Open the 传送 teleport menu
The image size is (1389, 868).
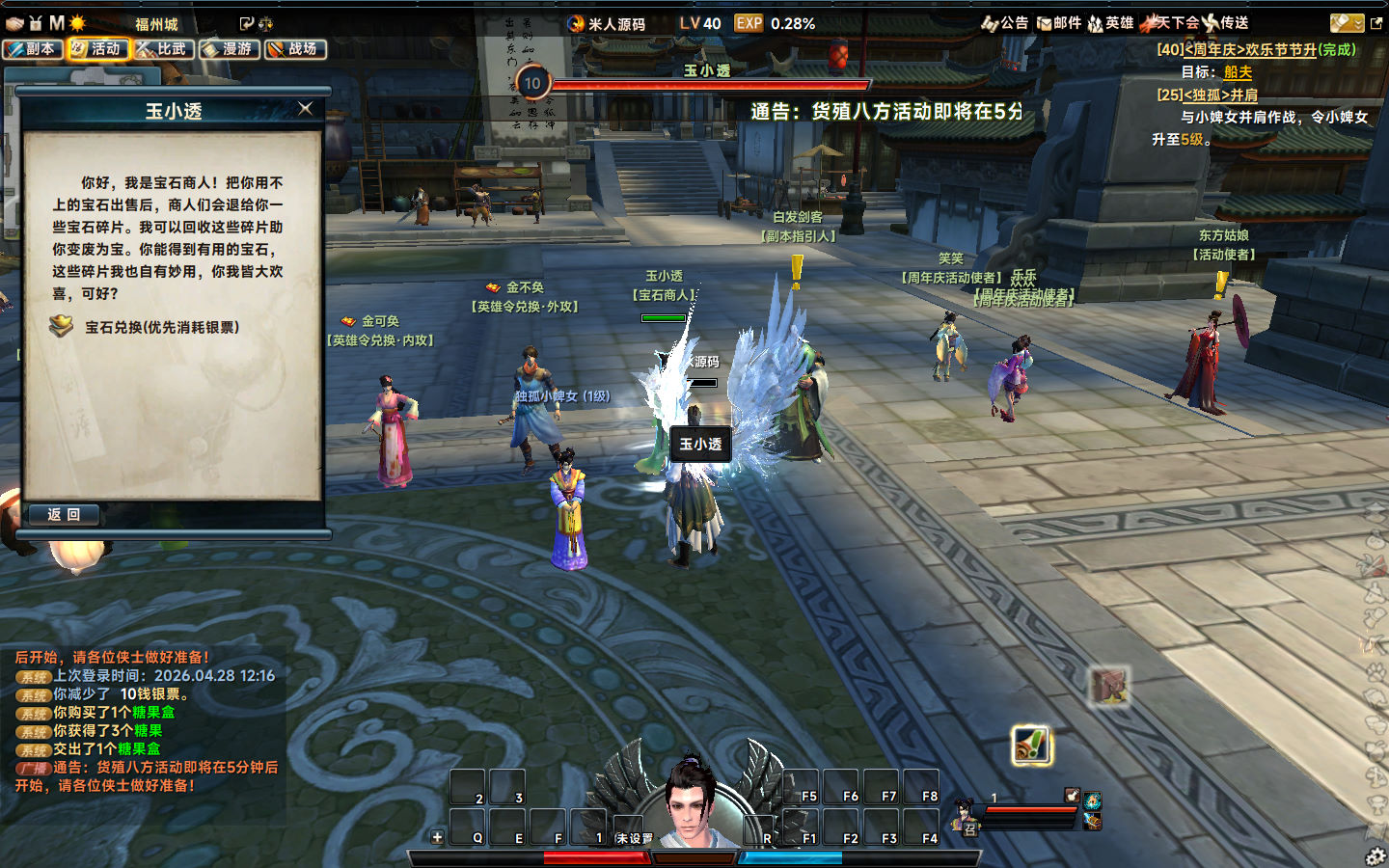click(1226, 23)
